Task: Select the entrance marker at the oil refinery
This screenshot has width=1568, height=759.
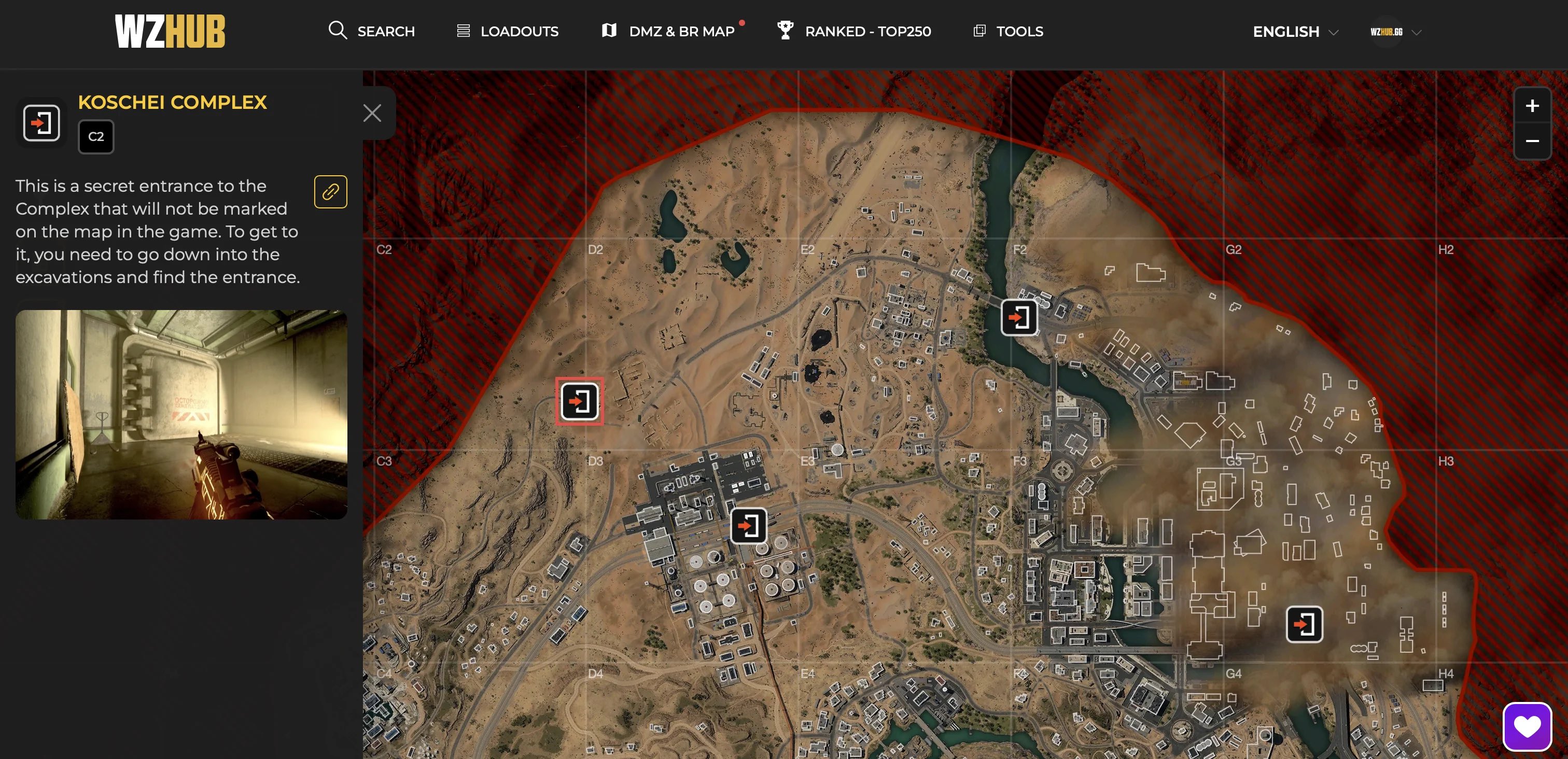Action: point(749,527)
